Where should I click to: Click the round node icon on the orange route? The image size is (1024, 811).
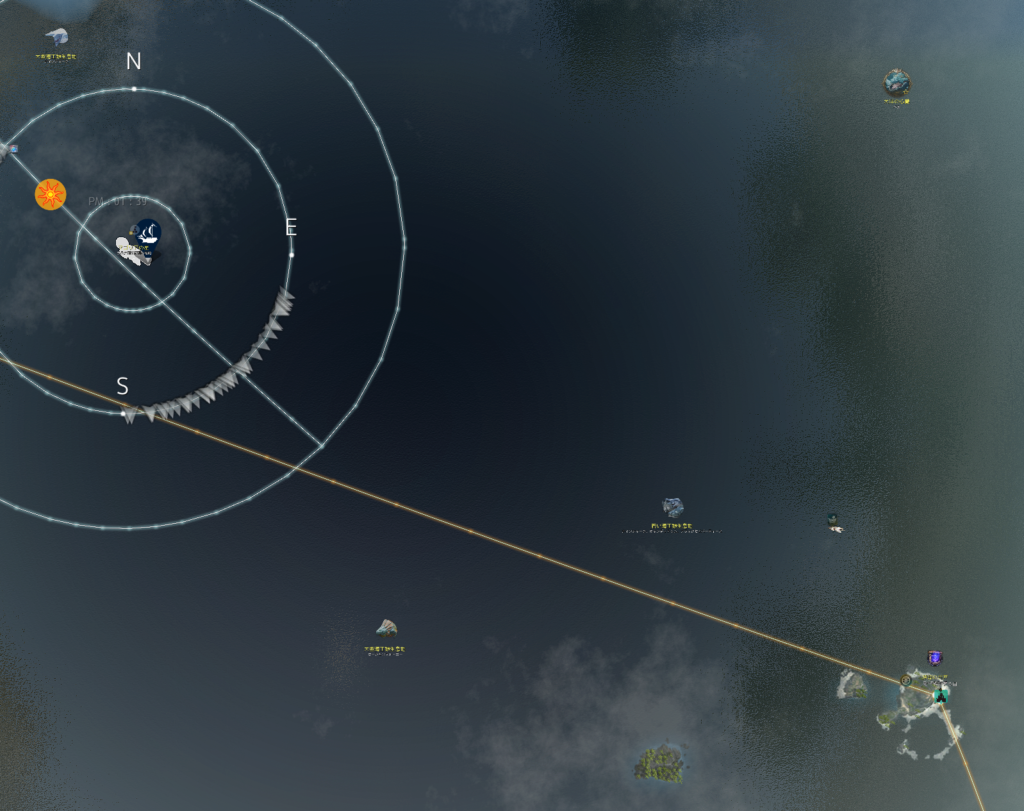click(906, 680)
